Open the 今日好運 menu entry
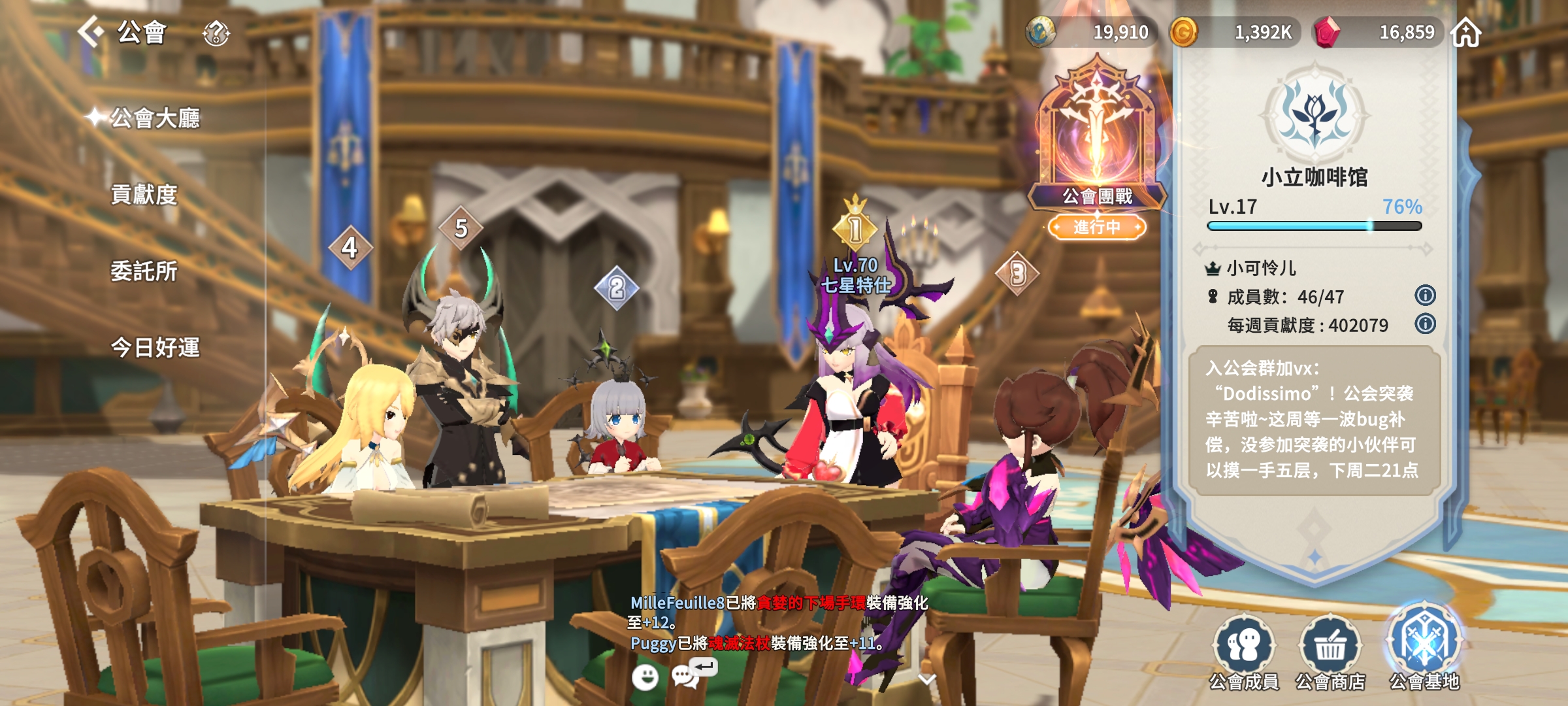This screenshot has height=706, width=1568. 155,348
